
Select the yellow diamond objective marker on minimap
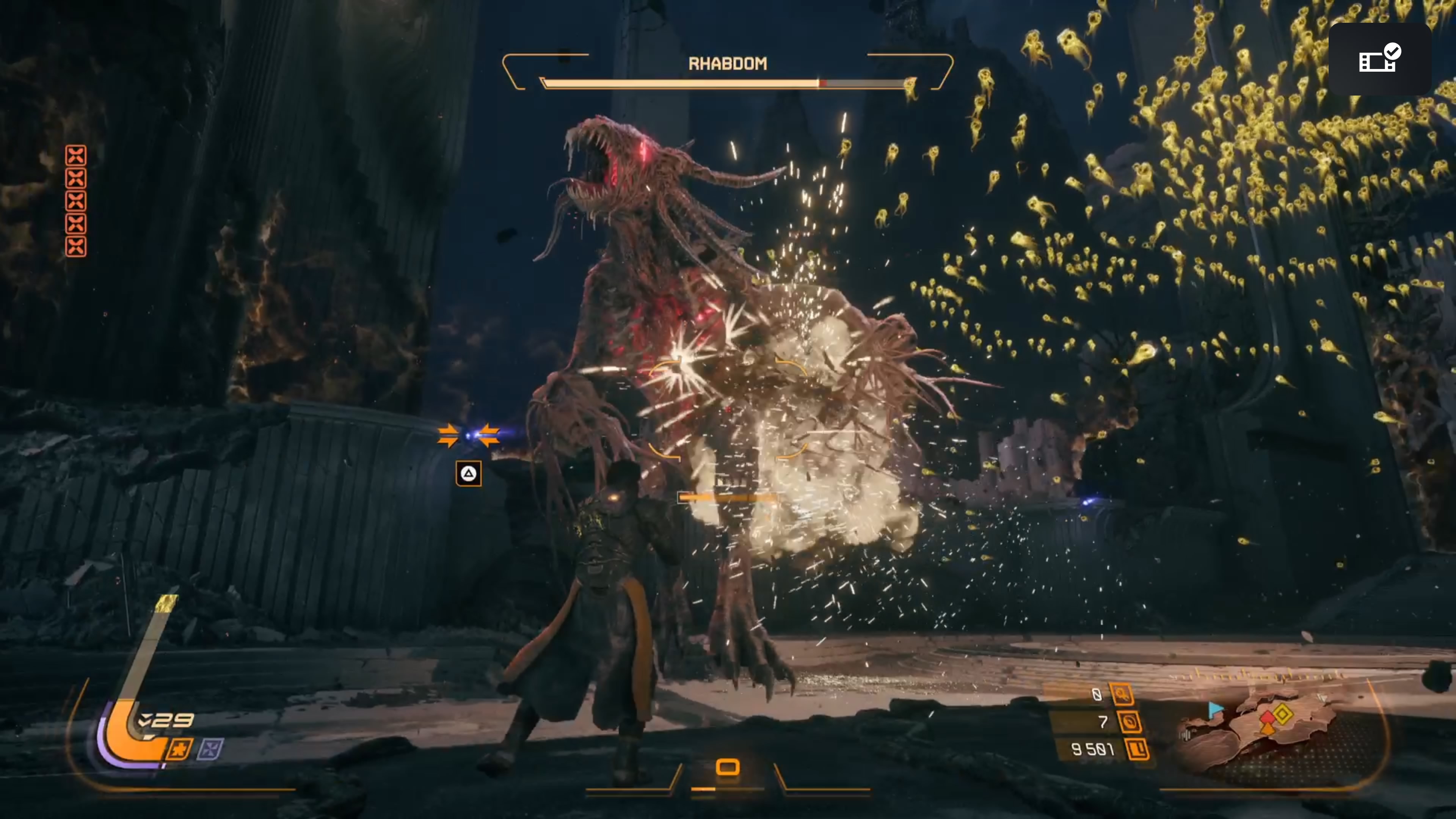pyautogui.click(x=1283, y=714)
